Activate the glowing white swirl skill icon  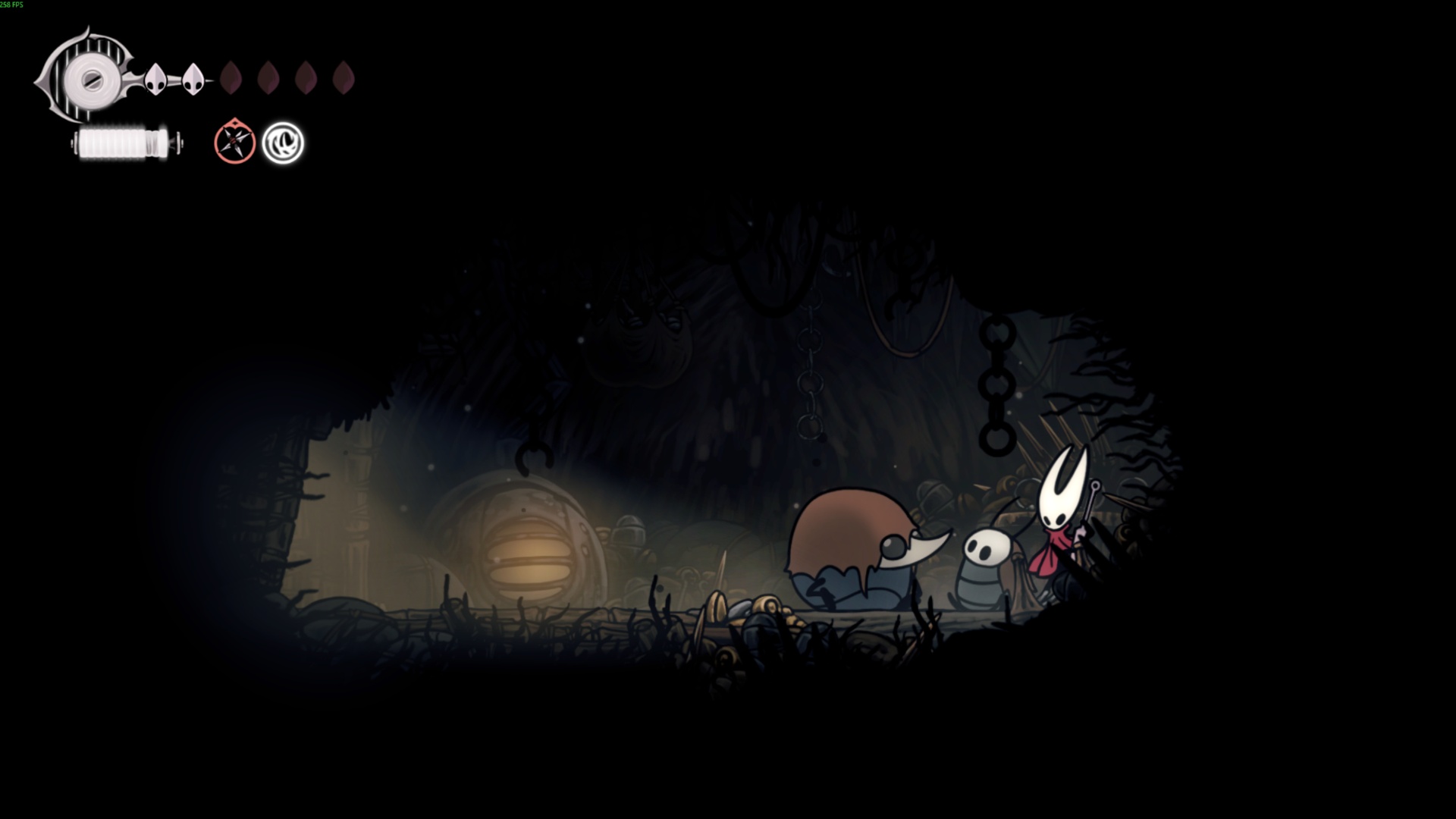pos(283,143)
